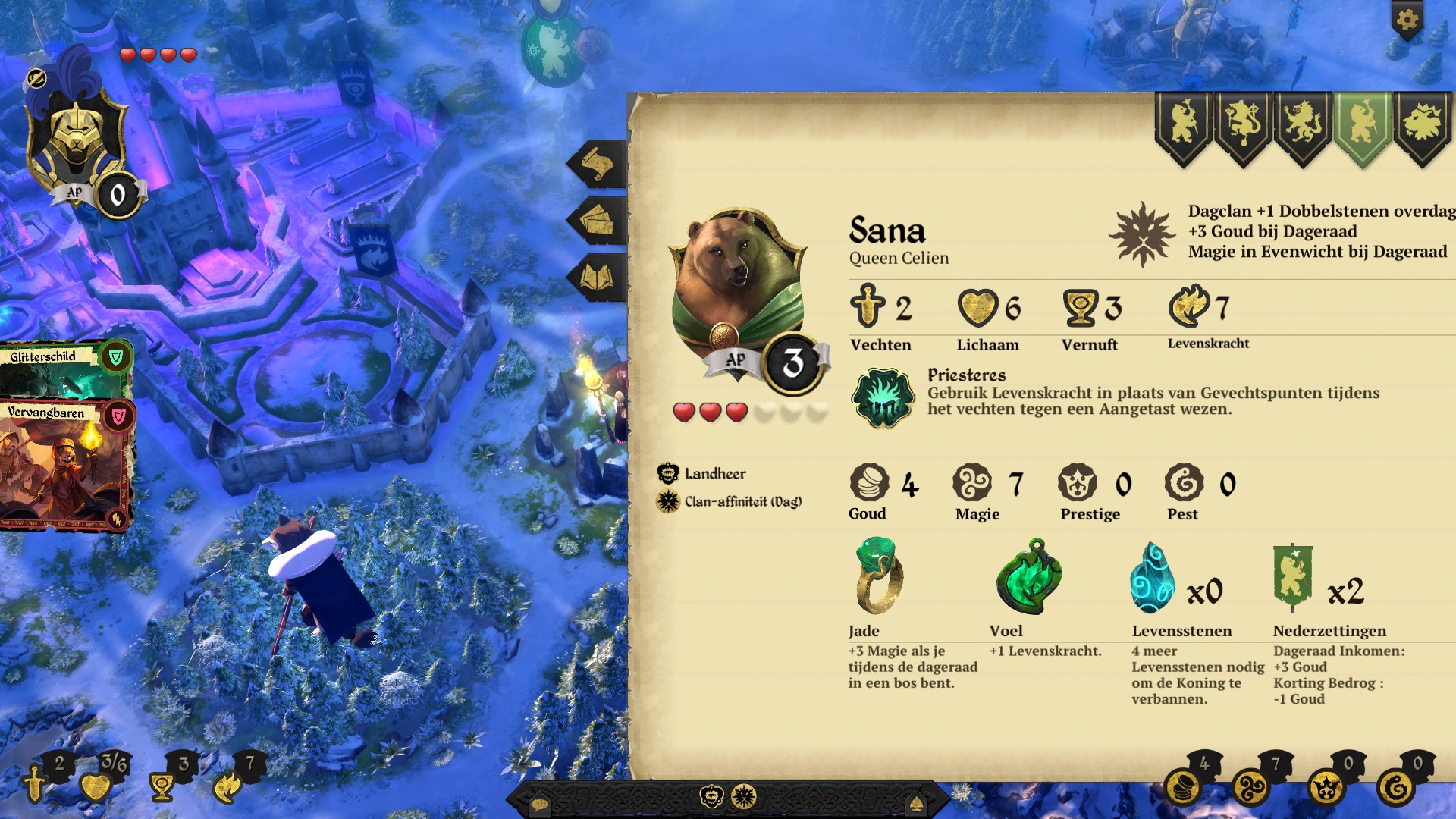The width and height of the screenshot is (1456, 819).
Task: Inspect the Jade ring item
Action: click(878, 576)
